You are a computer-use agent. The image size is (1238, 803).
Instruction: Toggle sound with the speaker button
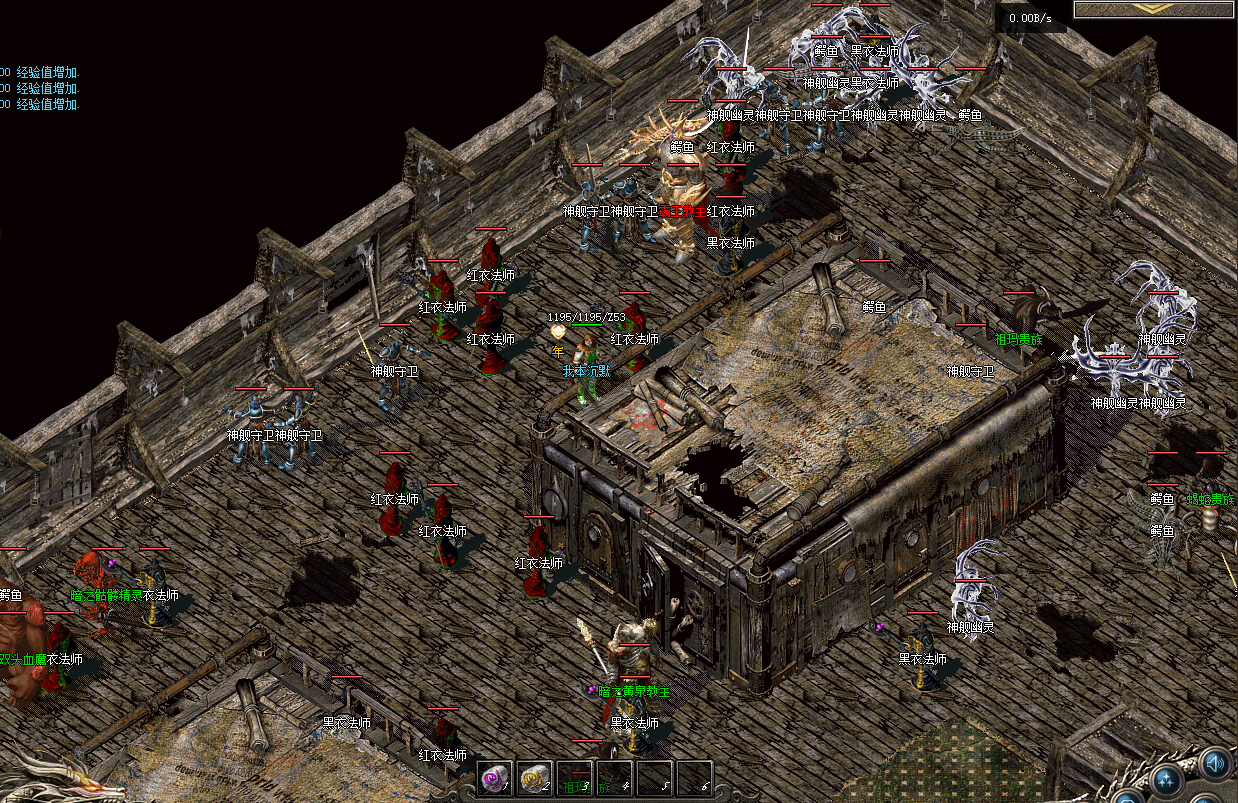click(x=1216, y=764)
